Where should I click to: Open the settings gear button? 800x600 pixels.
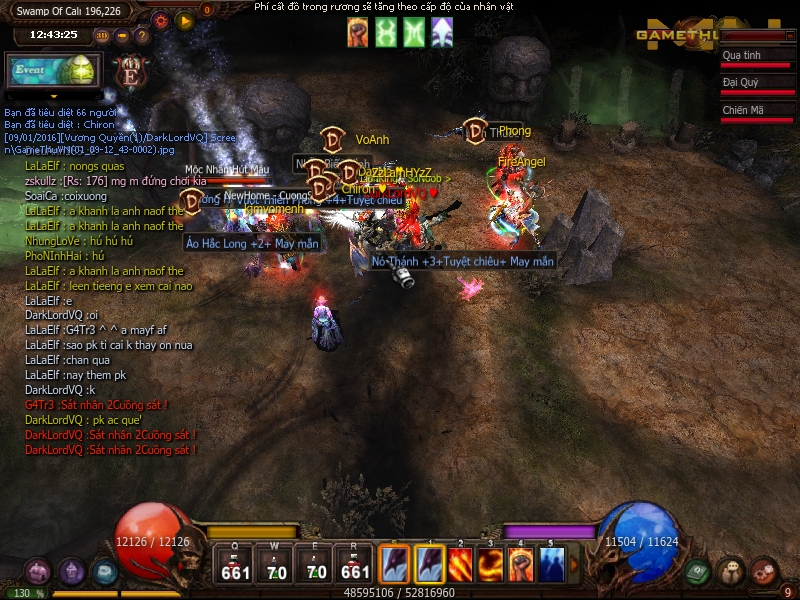coord(161,20)
